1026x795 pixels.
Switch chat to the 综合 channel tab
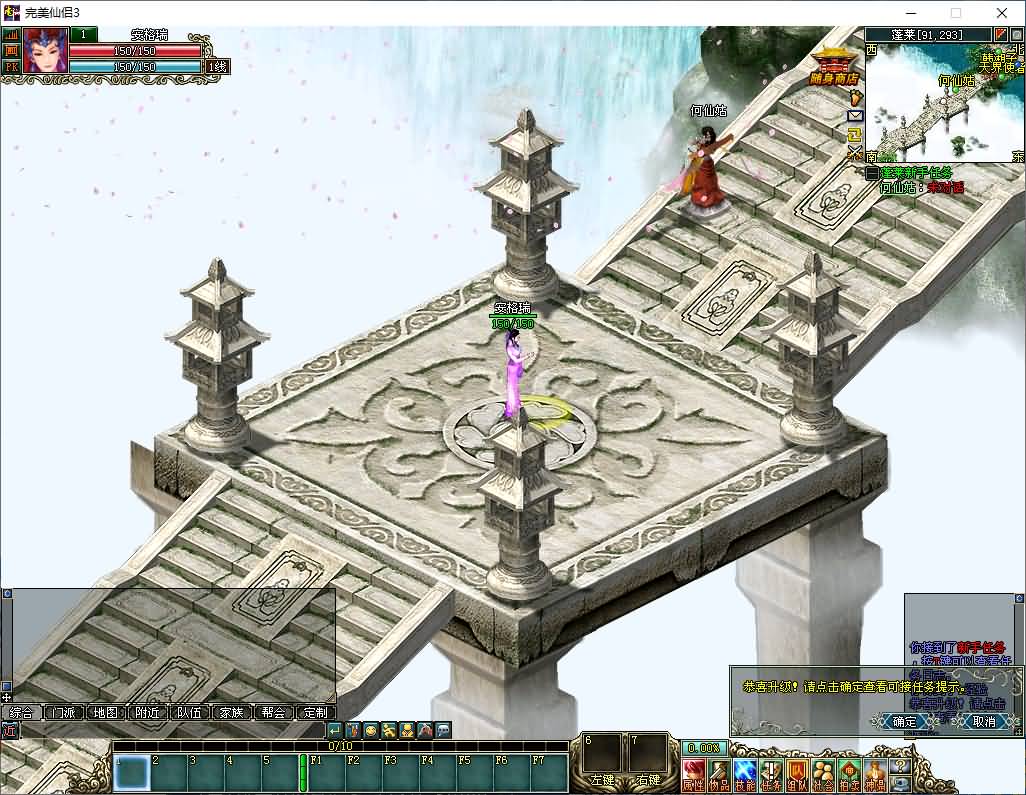coord(21,713)
